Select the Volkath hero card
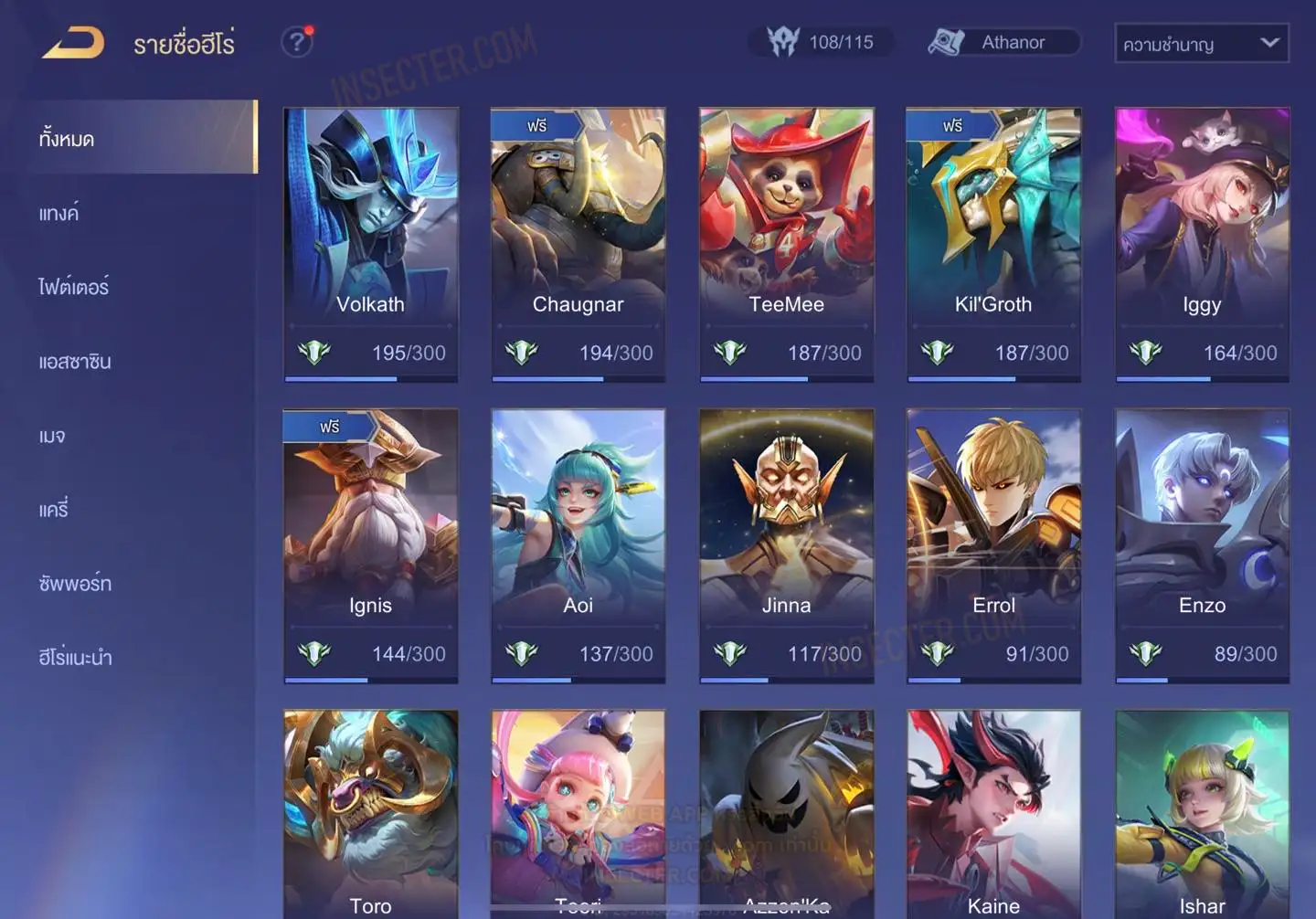1316x919 pixels. (x=370, y=244)
